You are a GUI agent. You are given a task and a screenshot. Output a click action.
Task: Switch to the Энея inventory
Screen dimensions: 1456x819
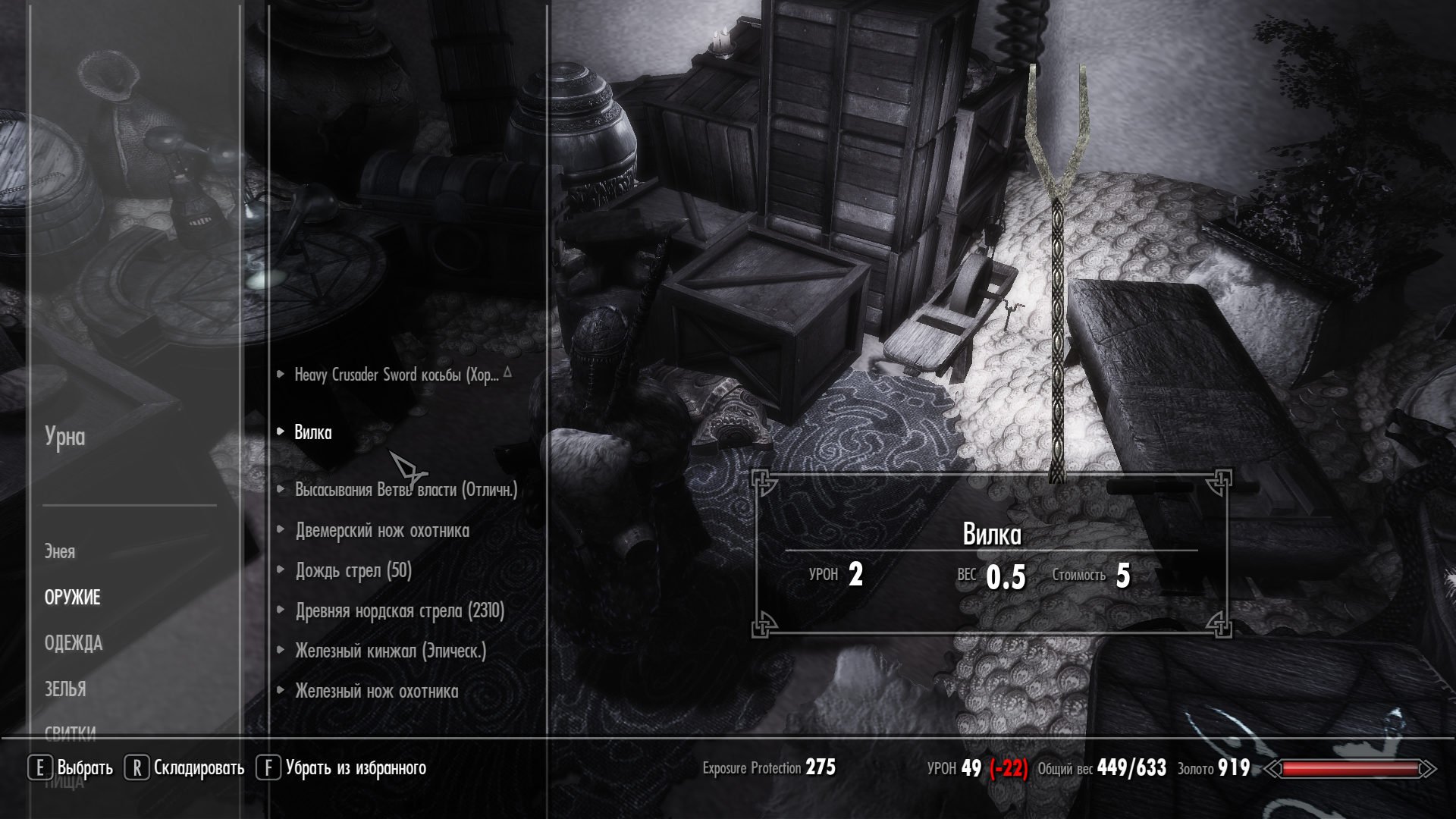tap(59, 552)
